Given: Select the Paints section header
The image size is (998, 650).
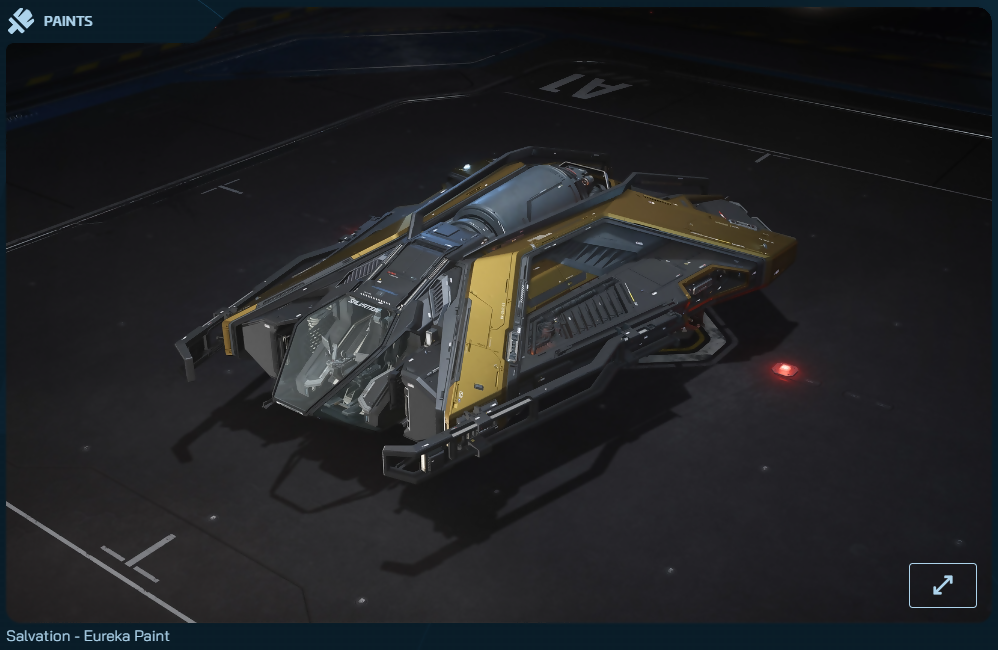Looking at the screenshot, I should coord(67,21).
